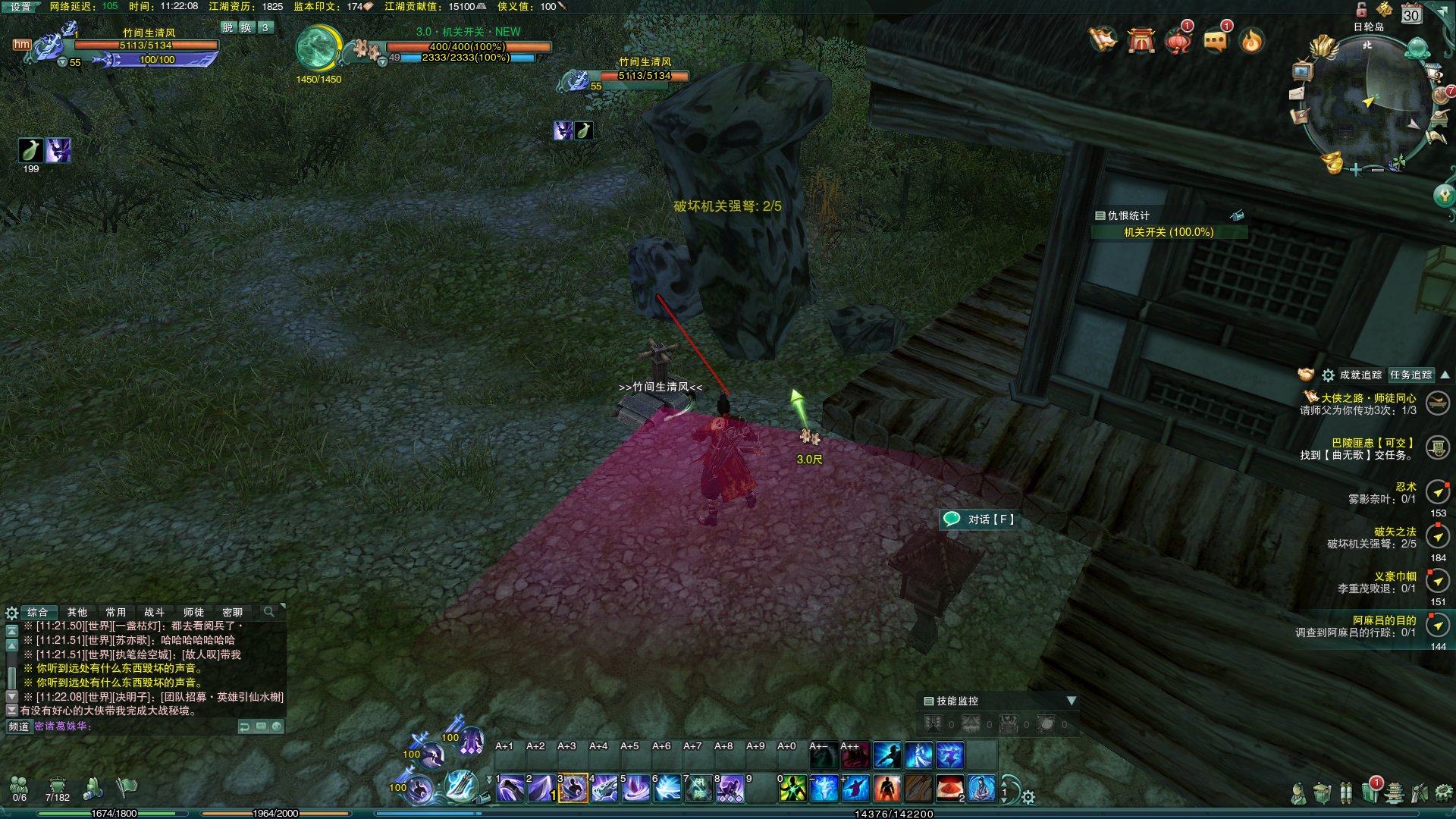Zoom out the minimap with minus button

click(x=1377, y=170)
